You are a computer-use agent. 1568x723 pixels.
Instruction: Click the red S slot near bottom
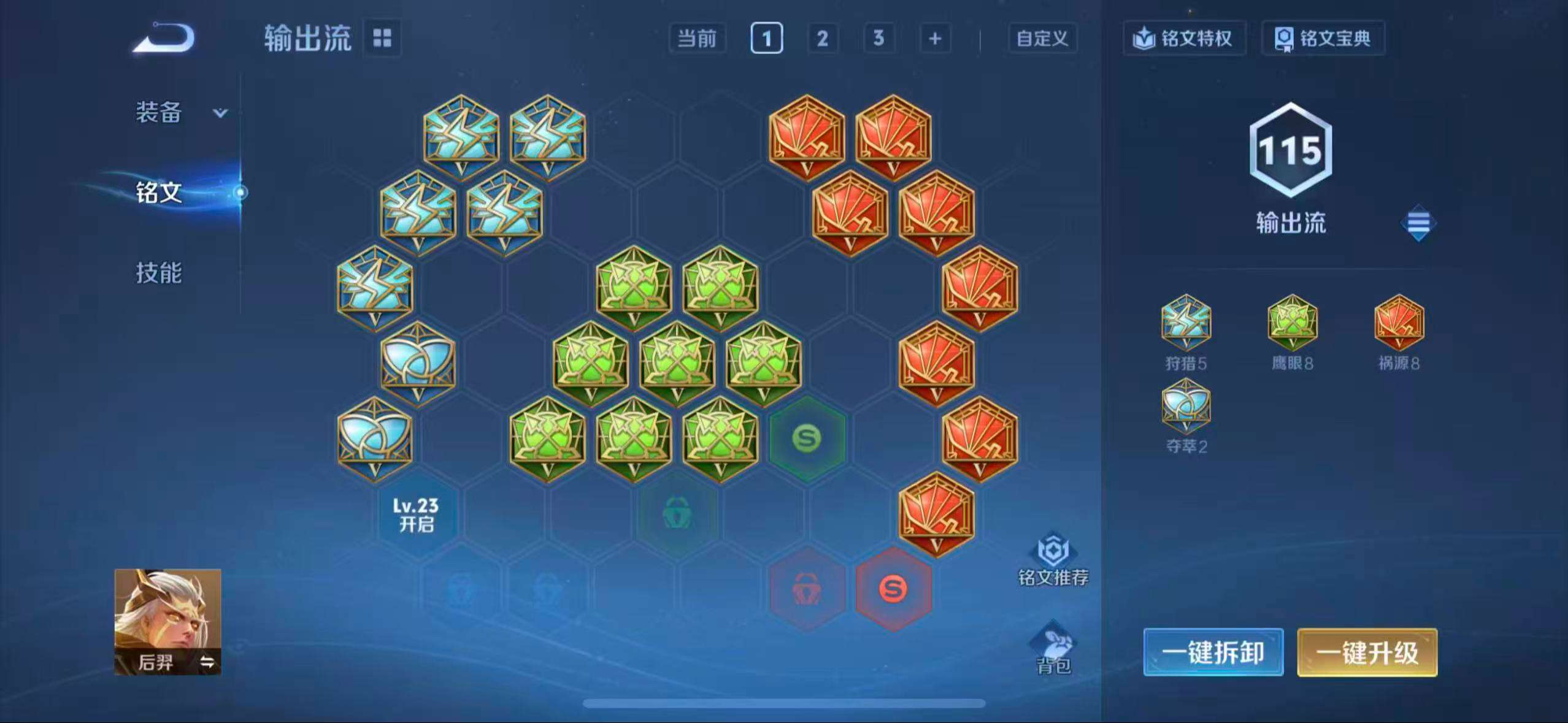click(x=893, y=590)
